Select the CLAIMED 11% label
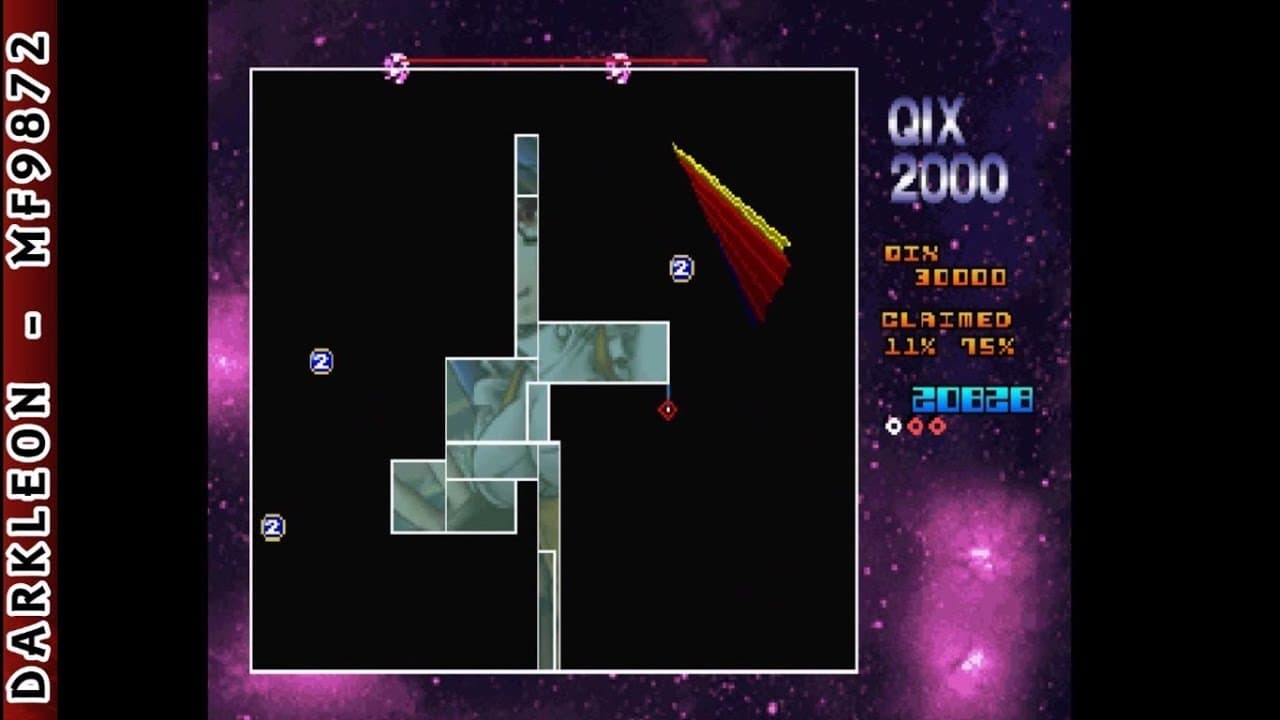This screenshot has width=1280, height=720. [x=912, y=345]
